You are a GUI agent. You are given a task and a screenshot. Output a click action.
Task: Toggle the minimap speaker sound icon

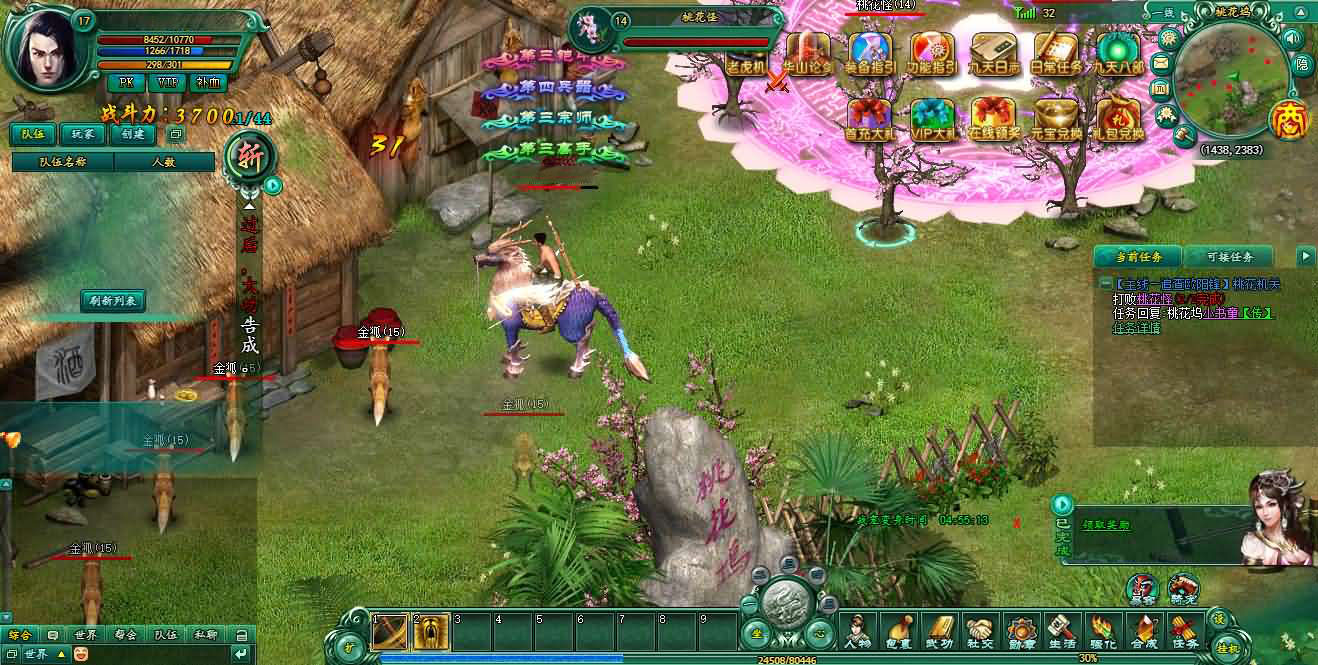click(1291, 38)
